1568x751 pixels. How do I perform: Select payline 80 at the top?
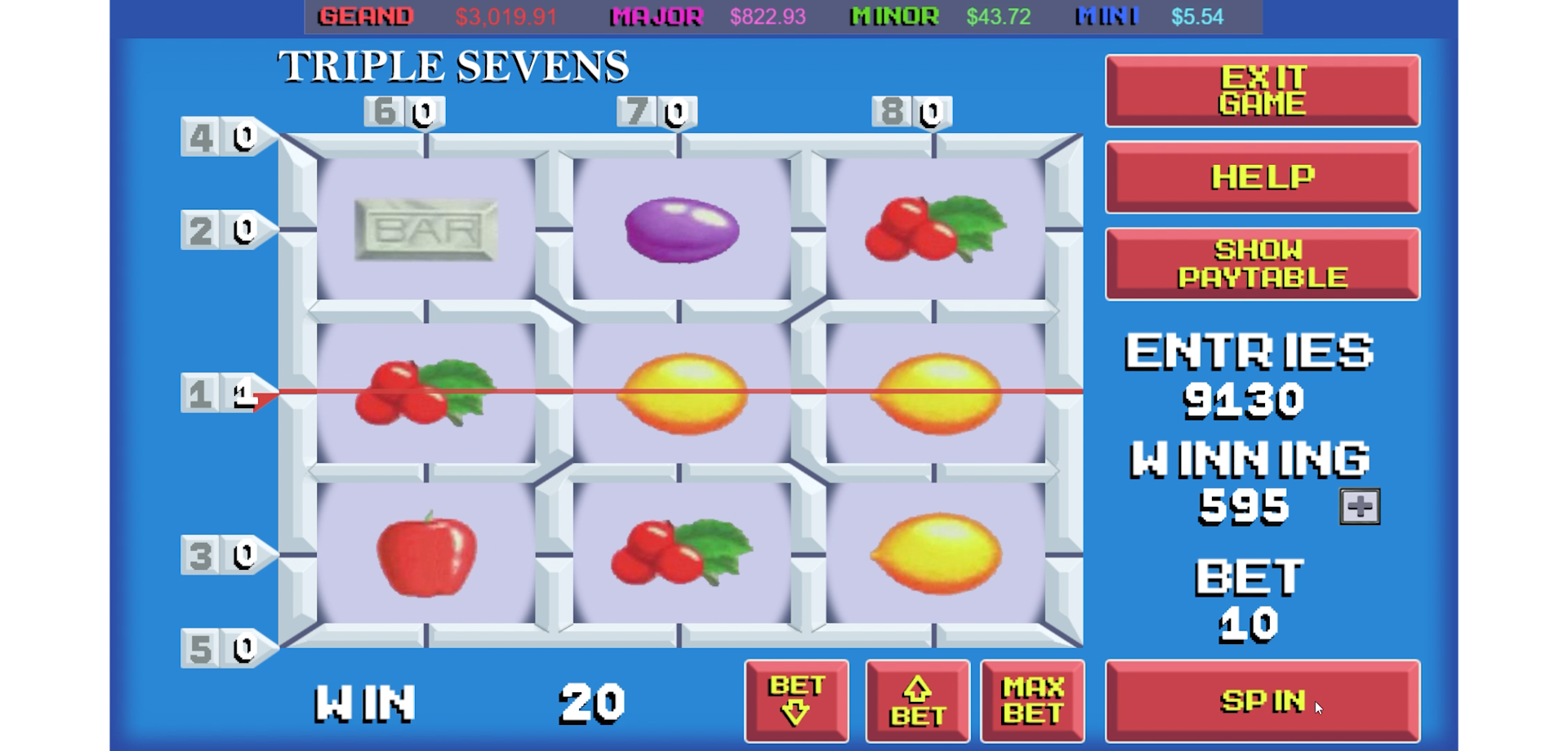[x=909, y=111]
